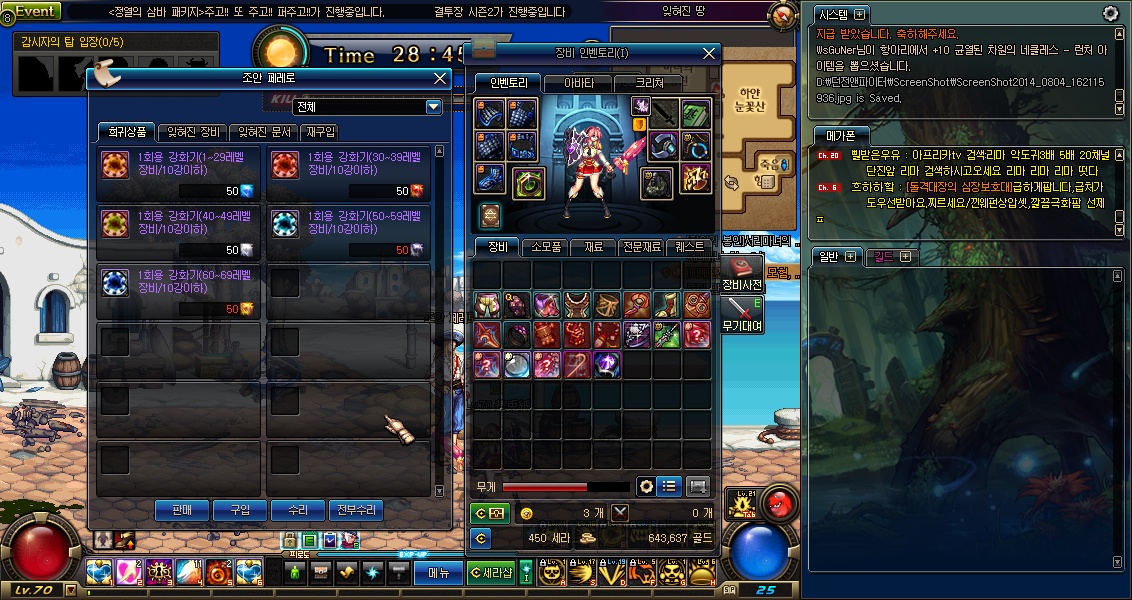
Task: Open the 장비사전 equipment dictionary
Action: (742, 276)
